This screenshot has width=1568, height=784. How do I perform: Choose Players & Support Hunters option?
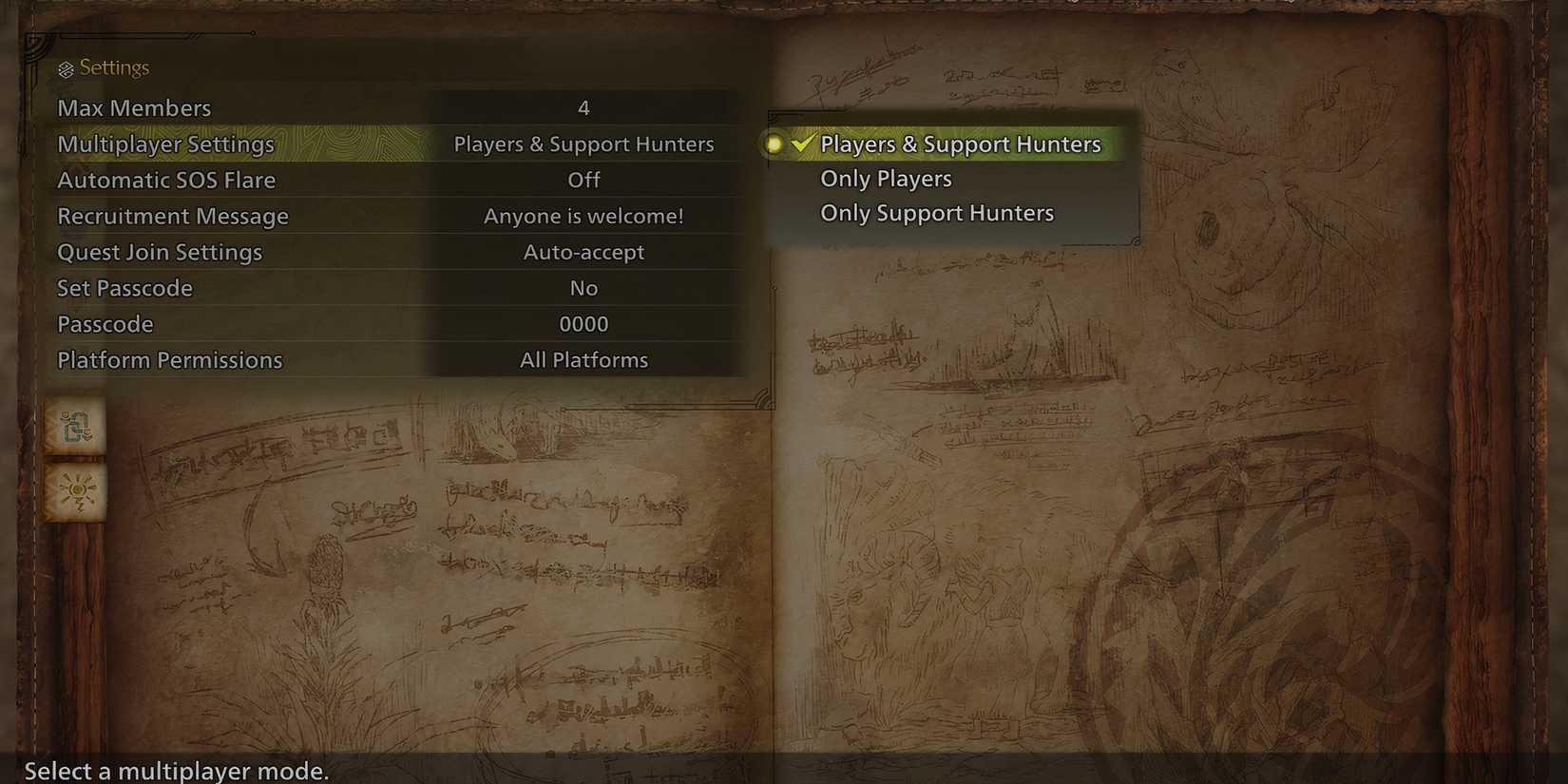(962, 143)
